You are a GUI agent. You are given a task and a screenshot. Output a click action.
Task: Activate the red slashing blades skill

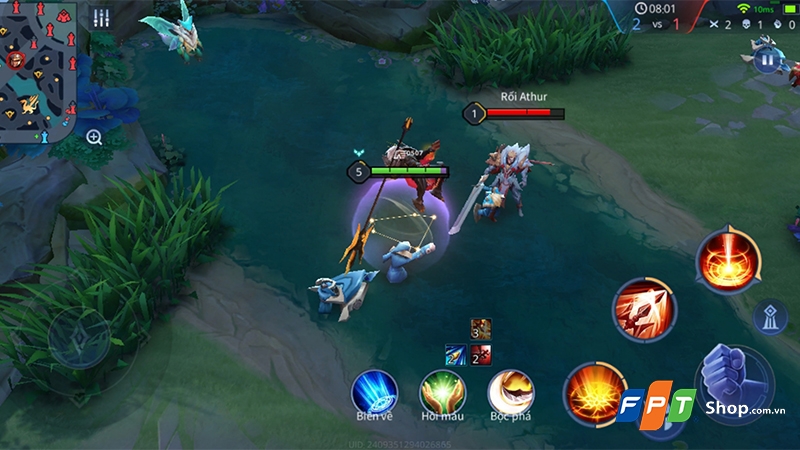(644, 307)
